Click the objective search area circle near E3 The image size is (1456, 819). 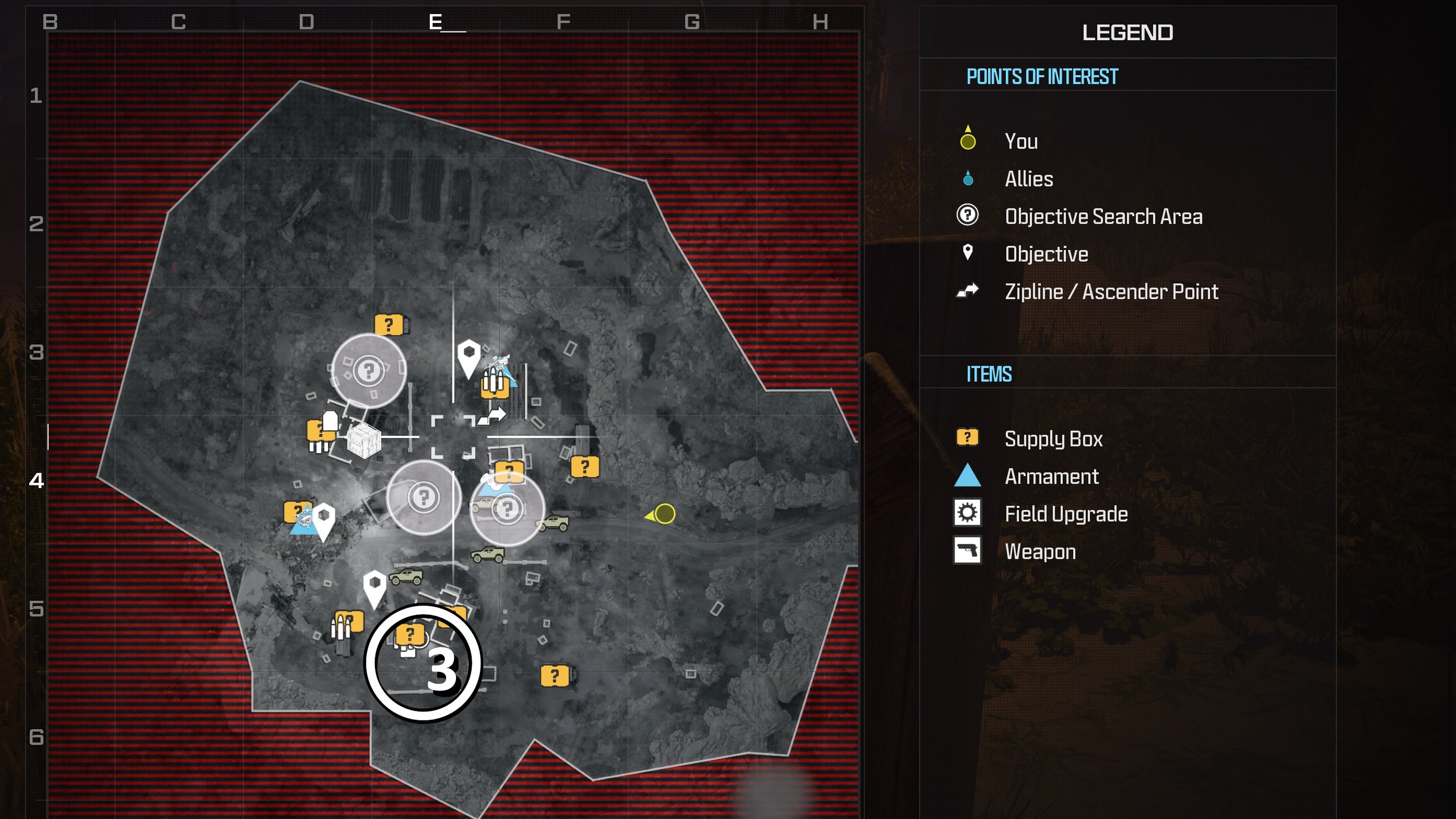tap(370, 370)
